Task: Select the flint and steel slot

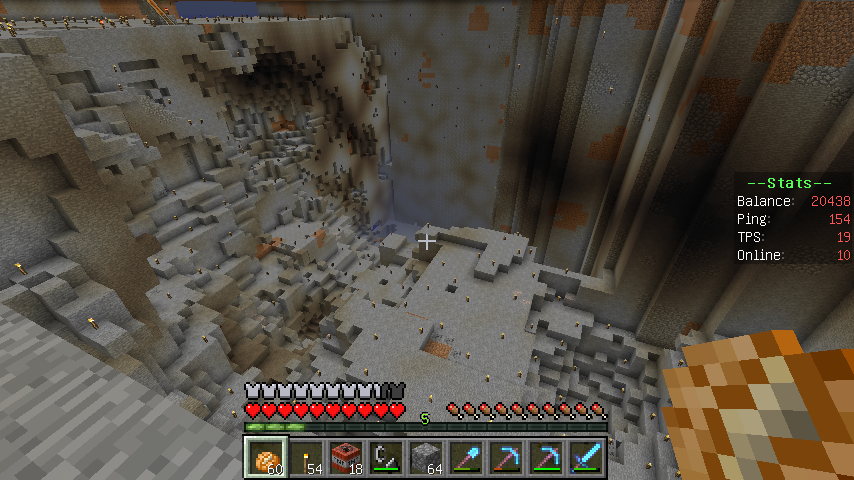Action: 387,458
